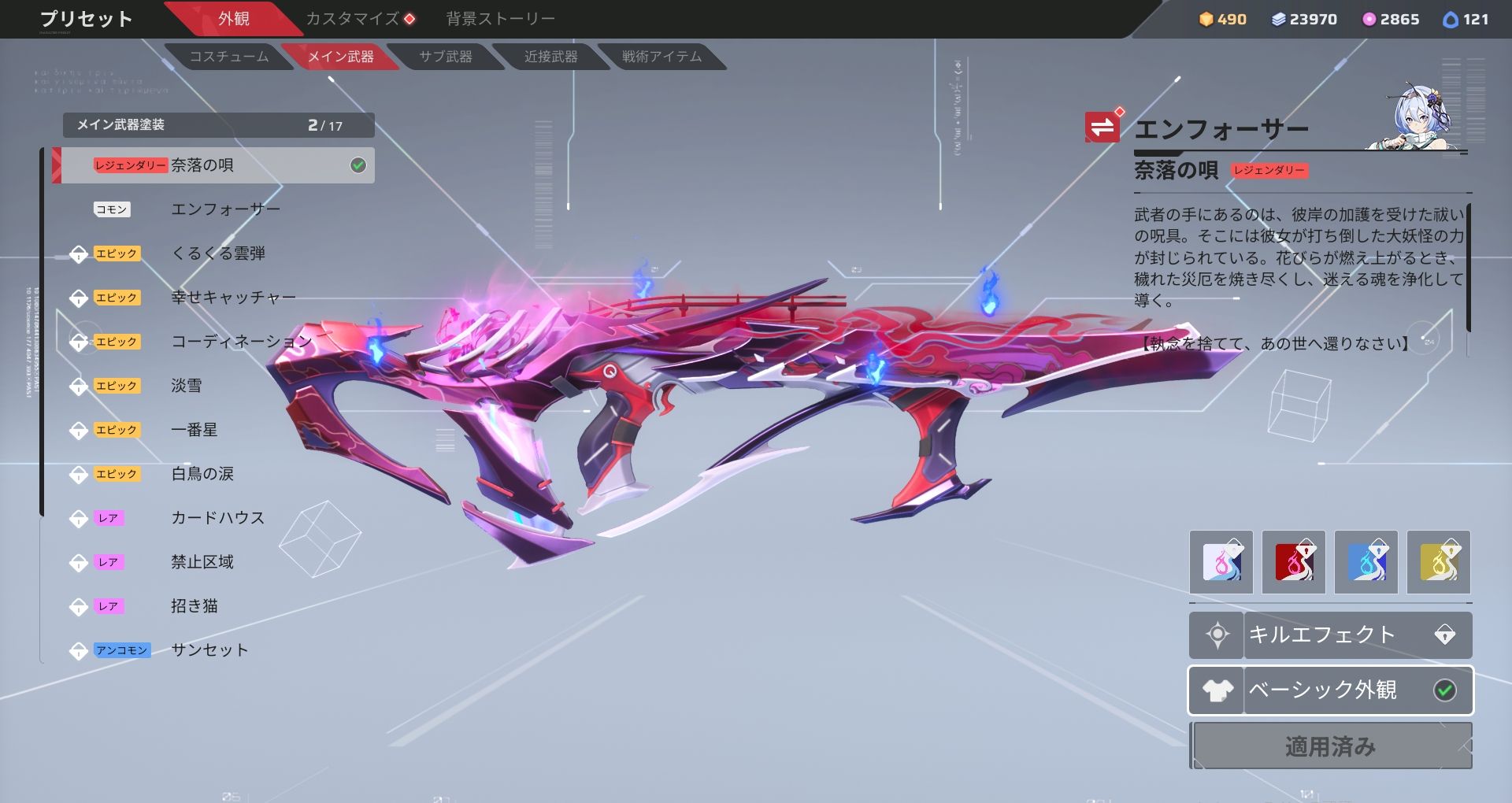1512x803 pixels.
Task: Select the コスチューム category
Action: pos(228,57)
